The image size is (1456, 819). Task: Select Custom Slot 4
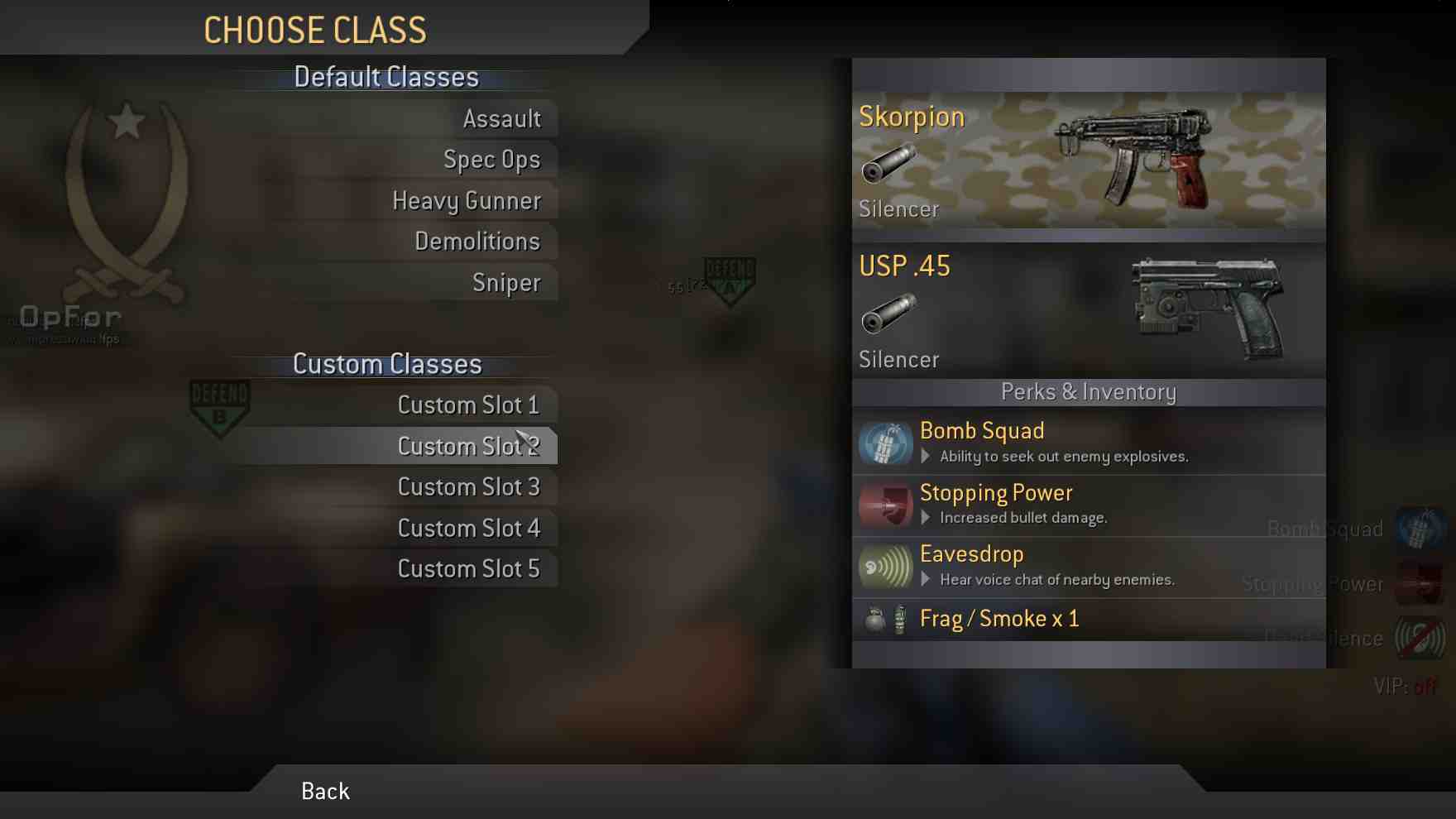(x=468, y=528)
